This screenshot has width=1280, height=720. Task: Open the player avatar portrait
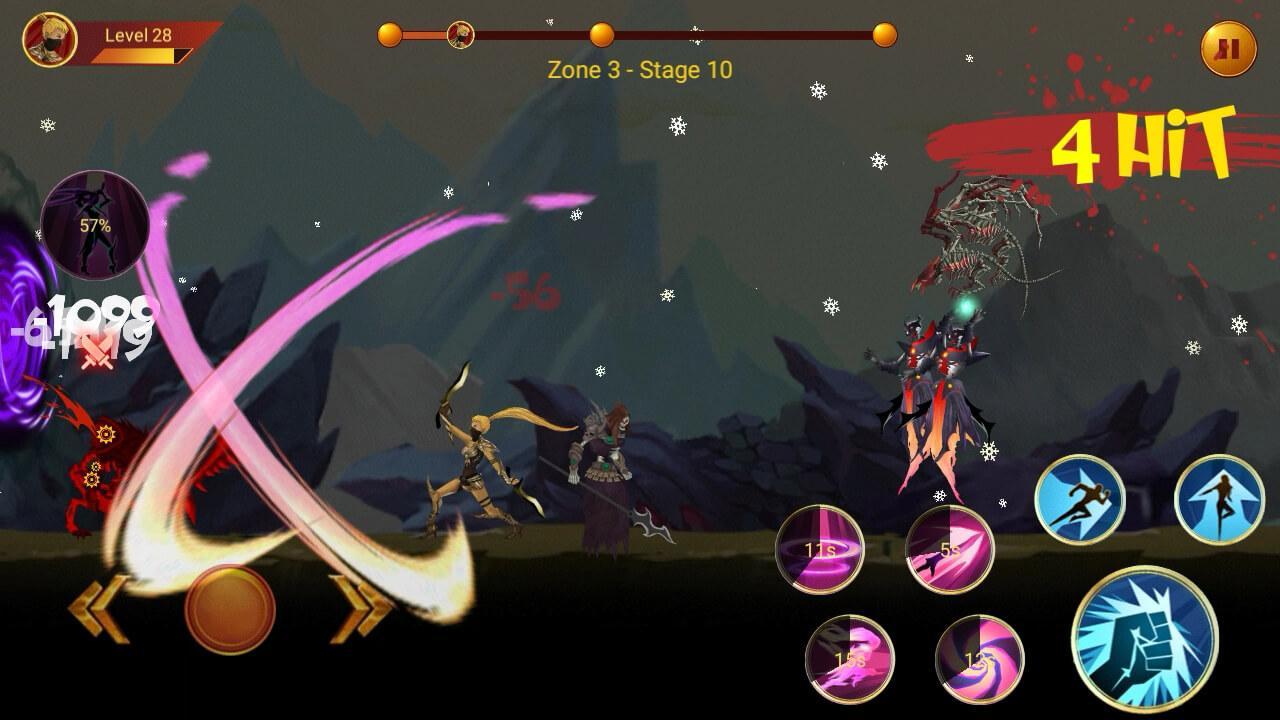(50, 40)
